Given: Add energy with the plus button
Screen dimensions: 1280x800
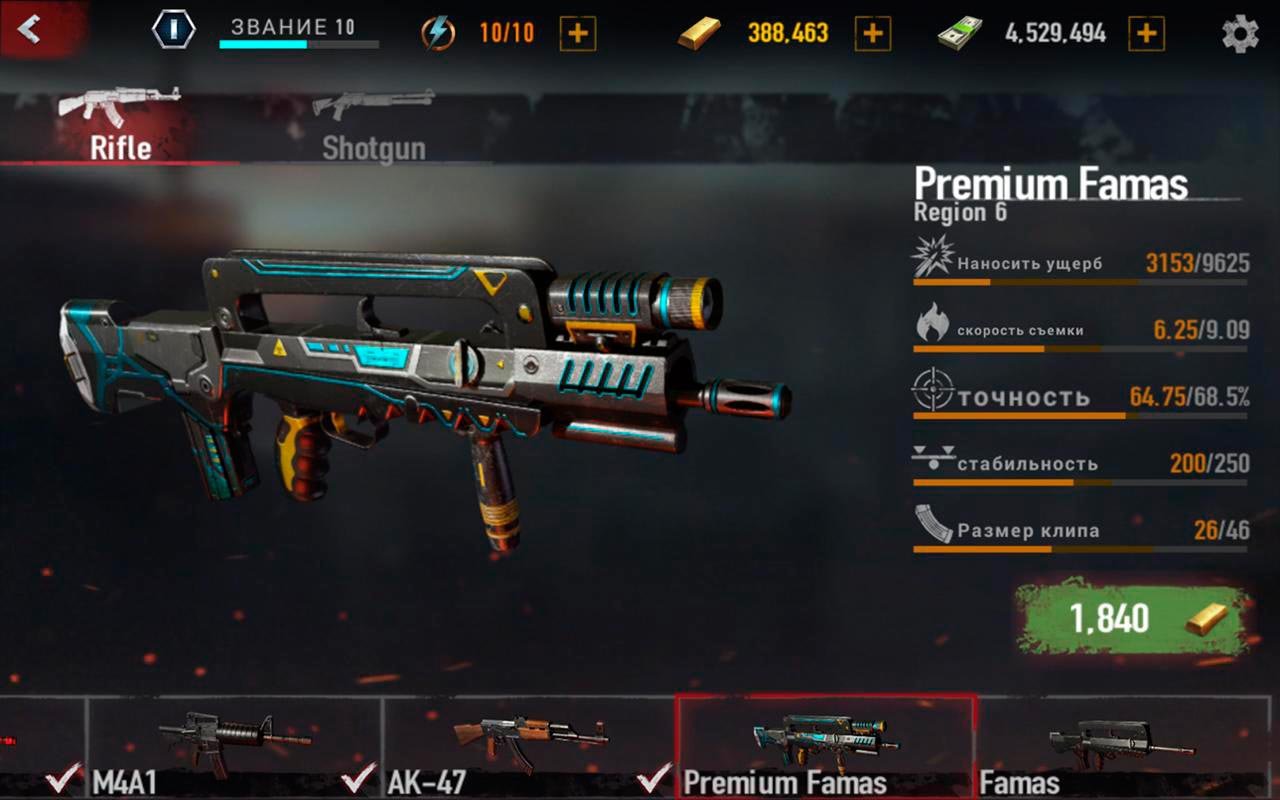Looking at the screenshot, I should [x=578, y=34].
